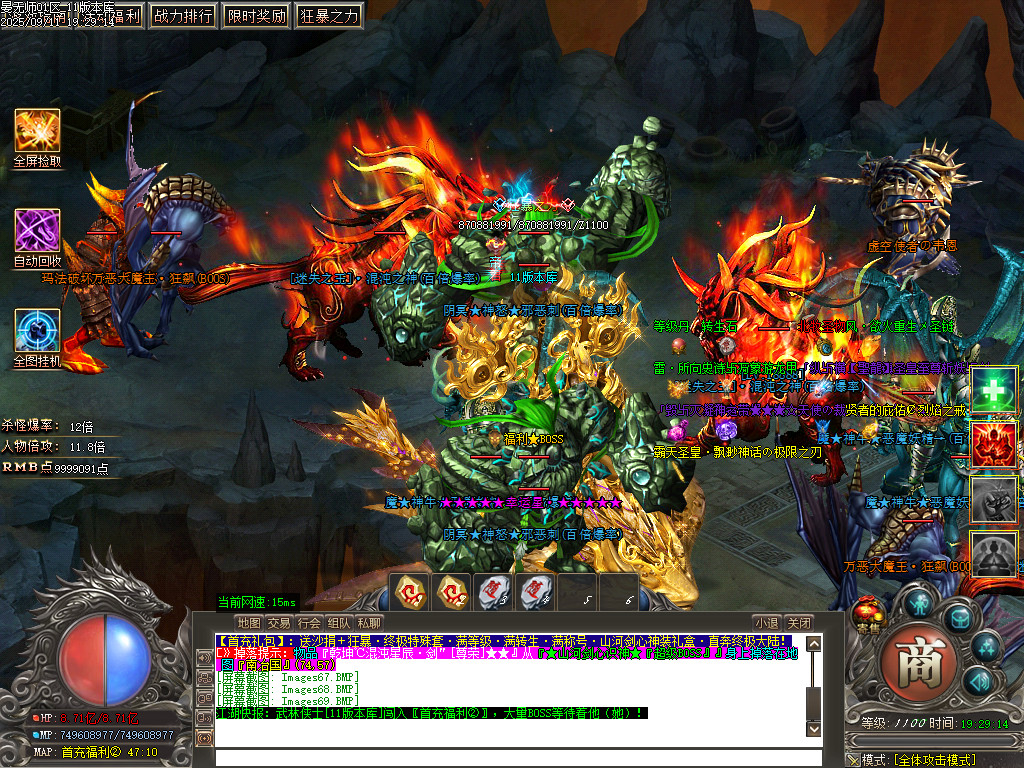Click the 小退 logout button
Screen dimensions: 1024x768
click(x=767, y=623)
